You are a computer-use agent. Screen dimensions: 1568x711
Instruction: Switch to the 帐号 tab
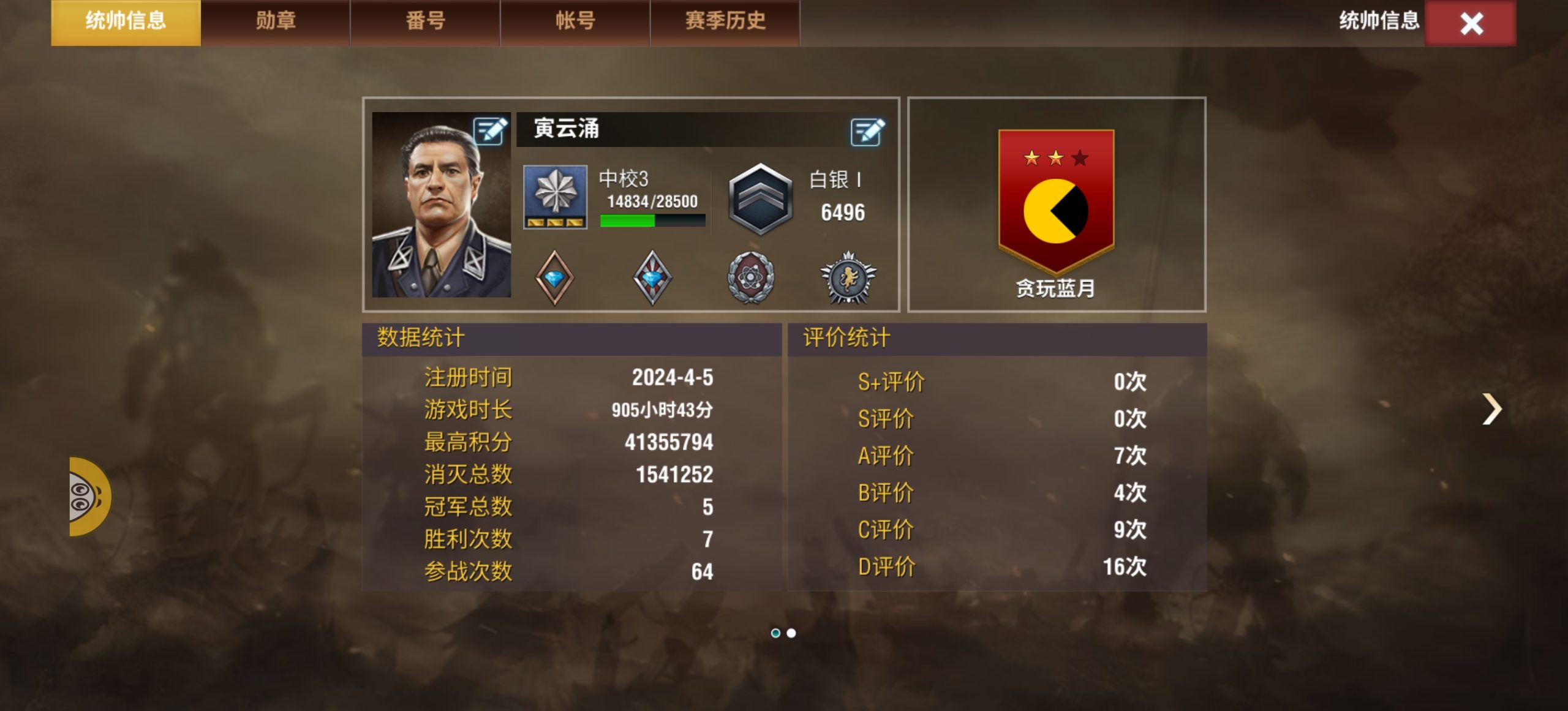pos(575,21)
